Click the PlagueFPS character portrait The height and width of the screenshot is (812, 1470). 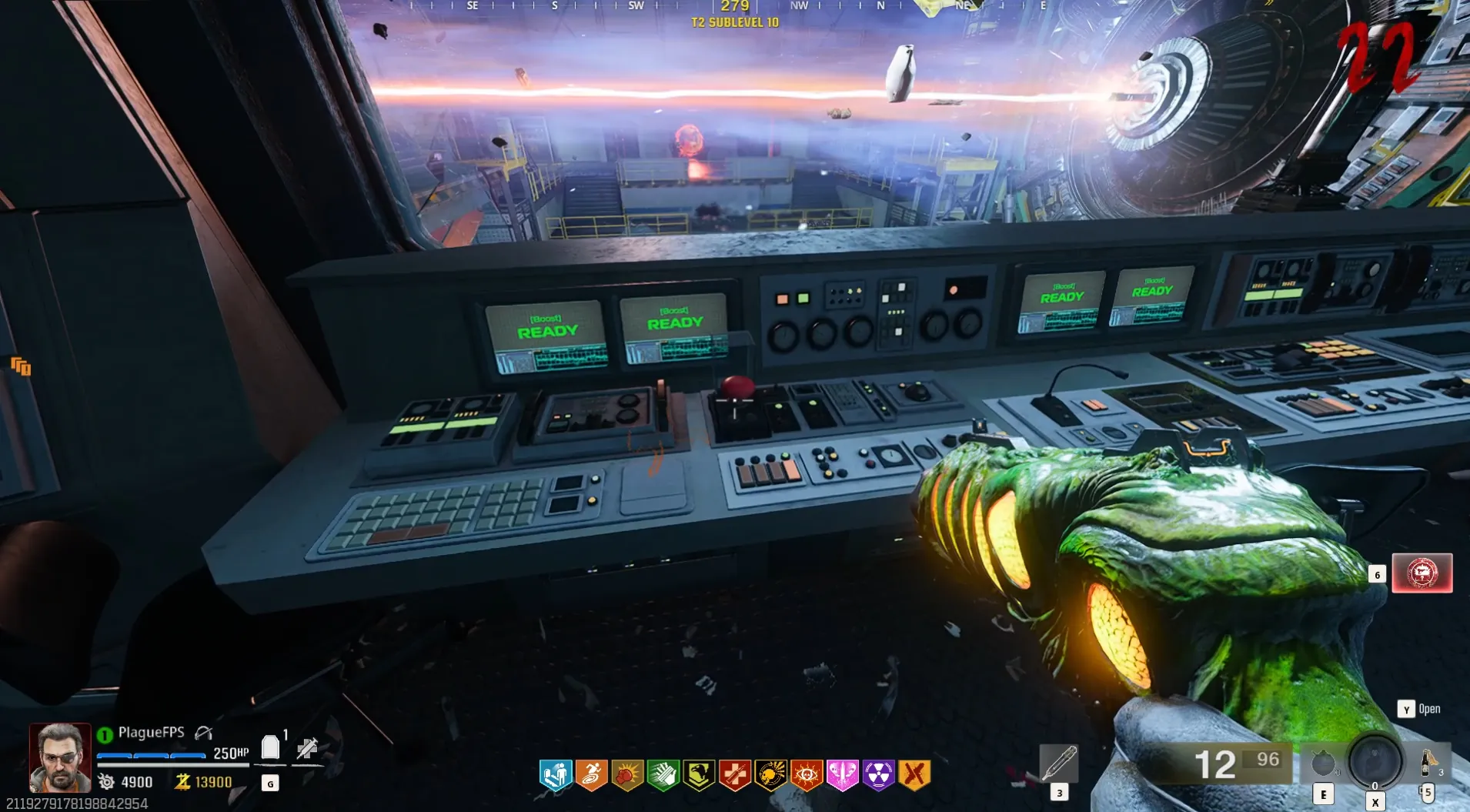pyautogui.click(x=60, y=757)
